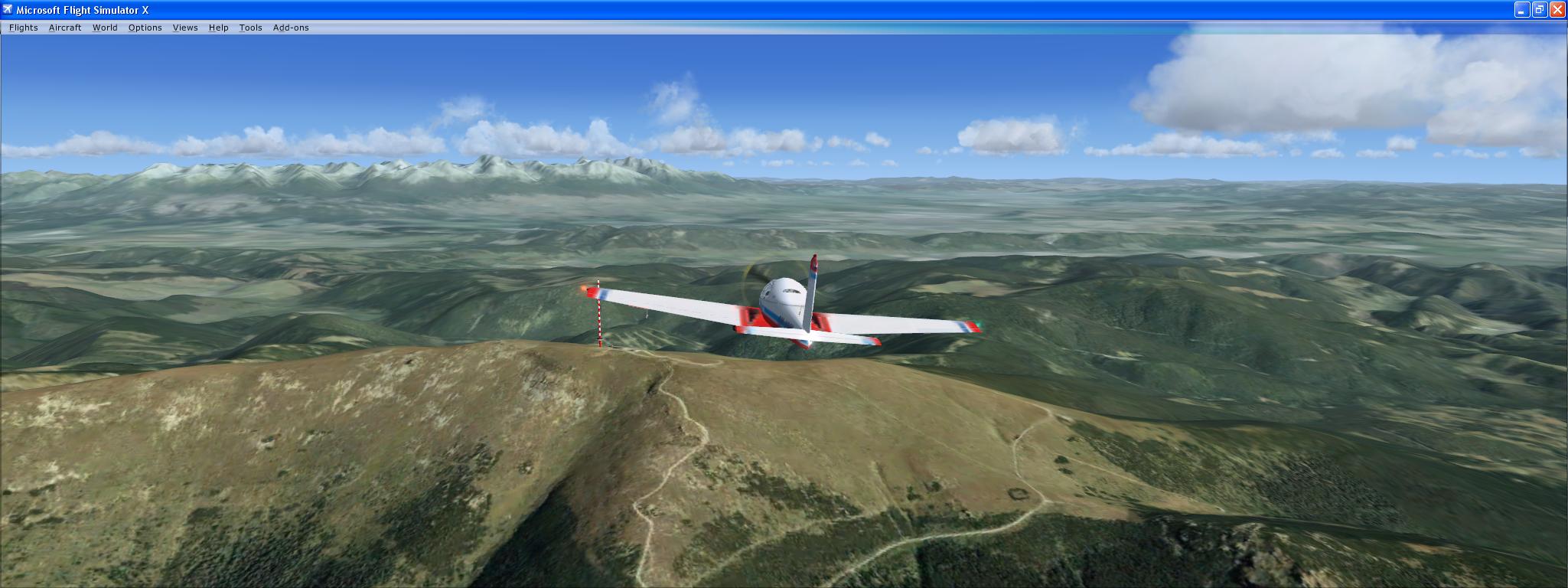
Task: Open the Help menu
Action: click(x=218, y=28)
